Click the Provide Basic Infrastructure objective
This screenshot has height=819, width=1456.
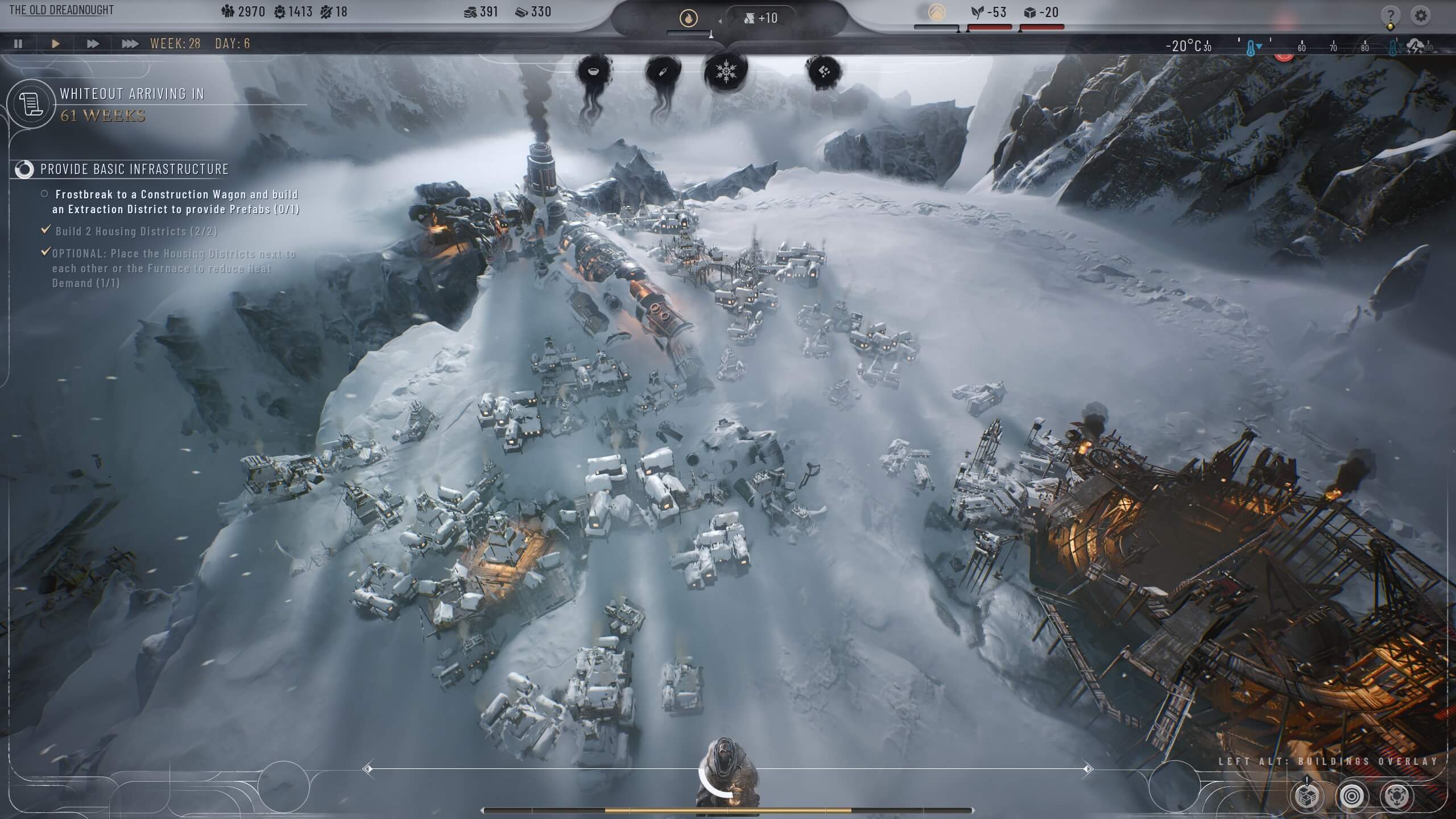pos(134,169)
